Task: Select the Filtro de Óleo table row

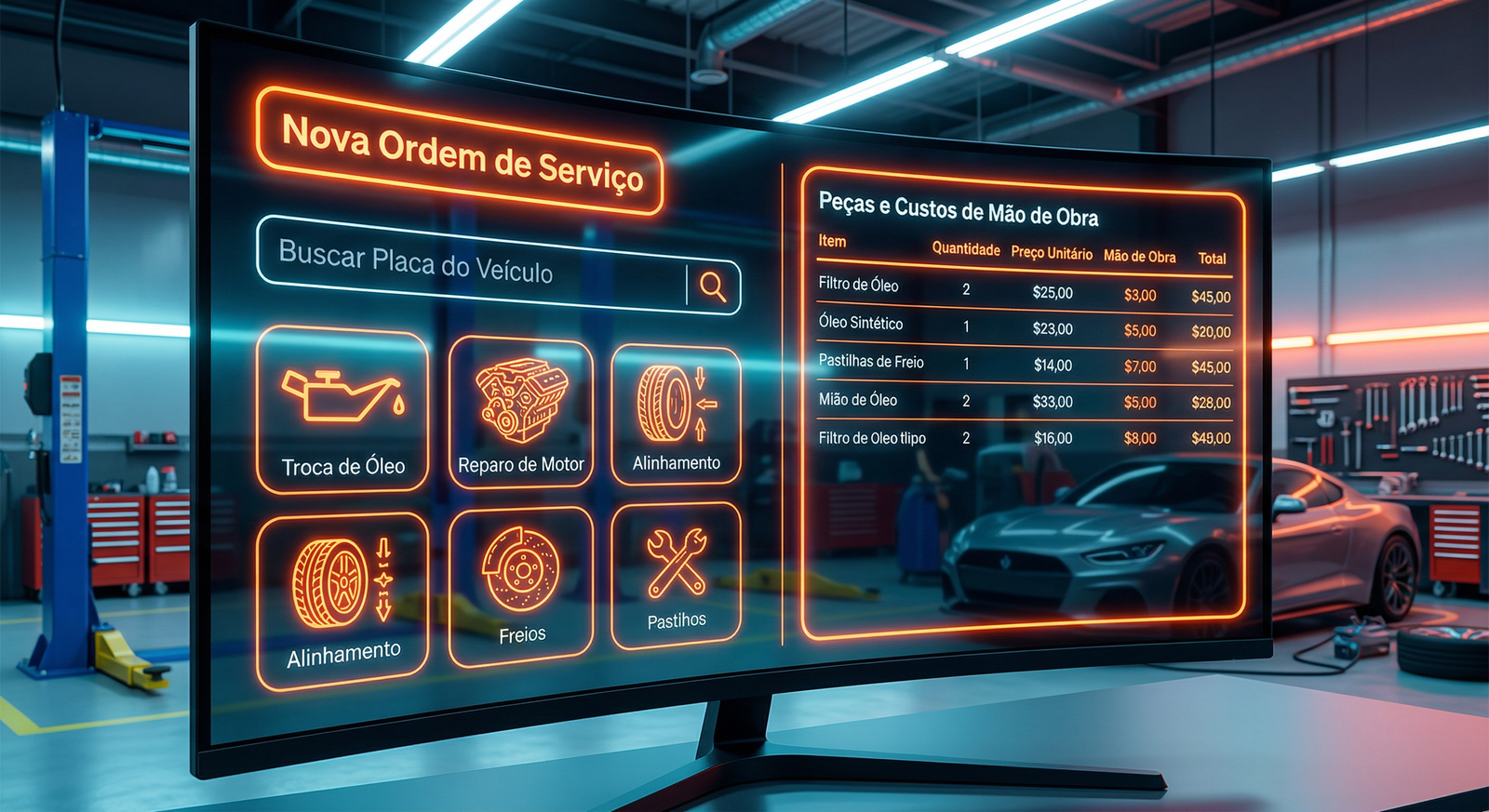Action: pyautogui.click(x=1024, y=290)
